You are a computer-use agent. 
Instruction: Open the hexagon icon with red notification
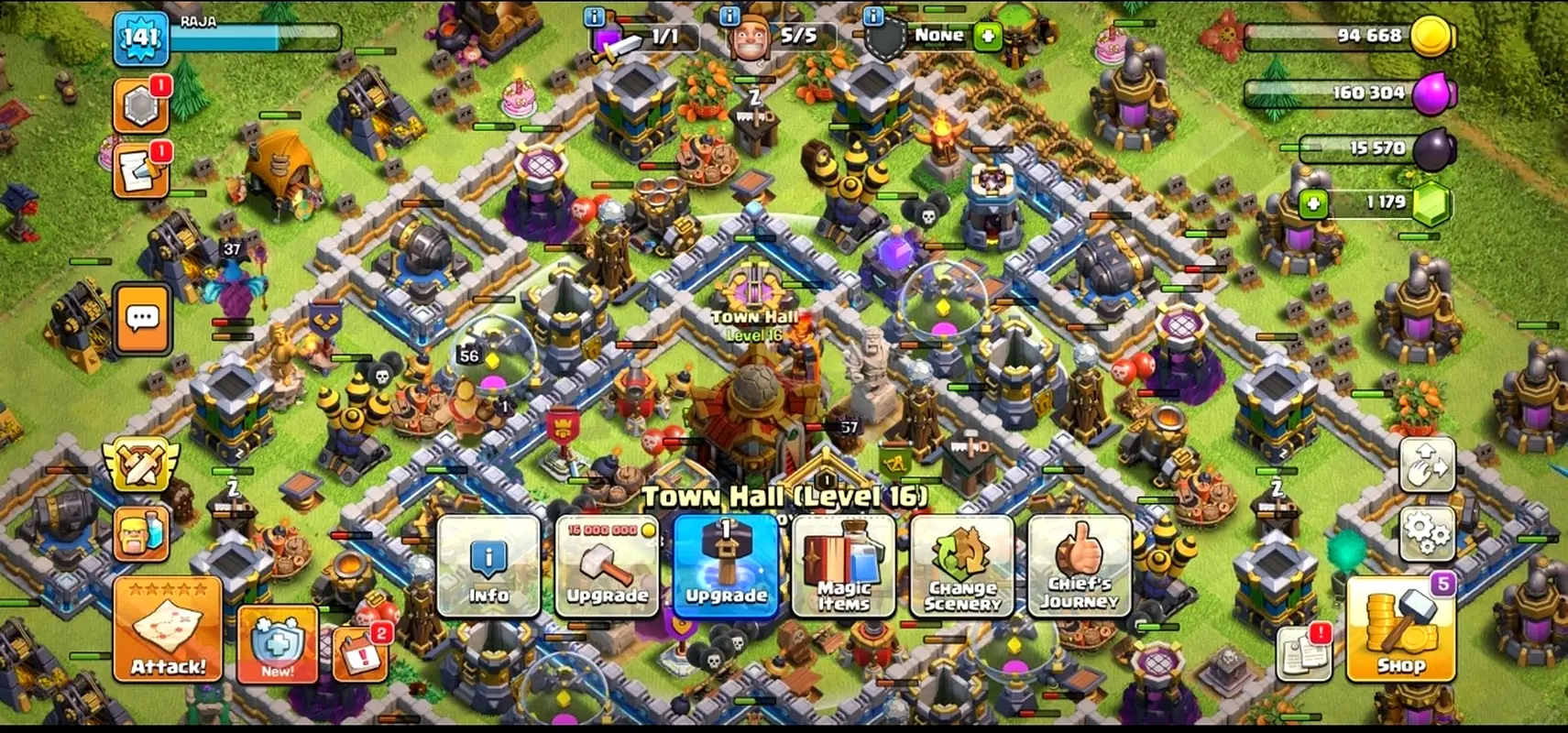point(140,106)
